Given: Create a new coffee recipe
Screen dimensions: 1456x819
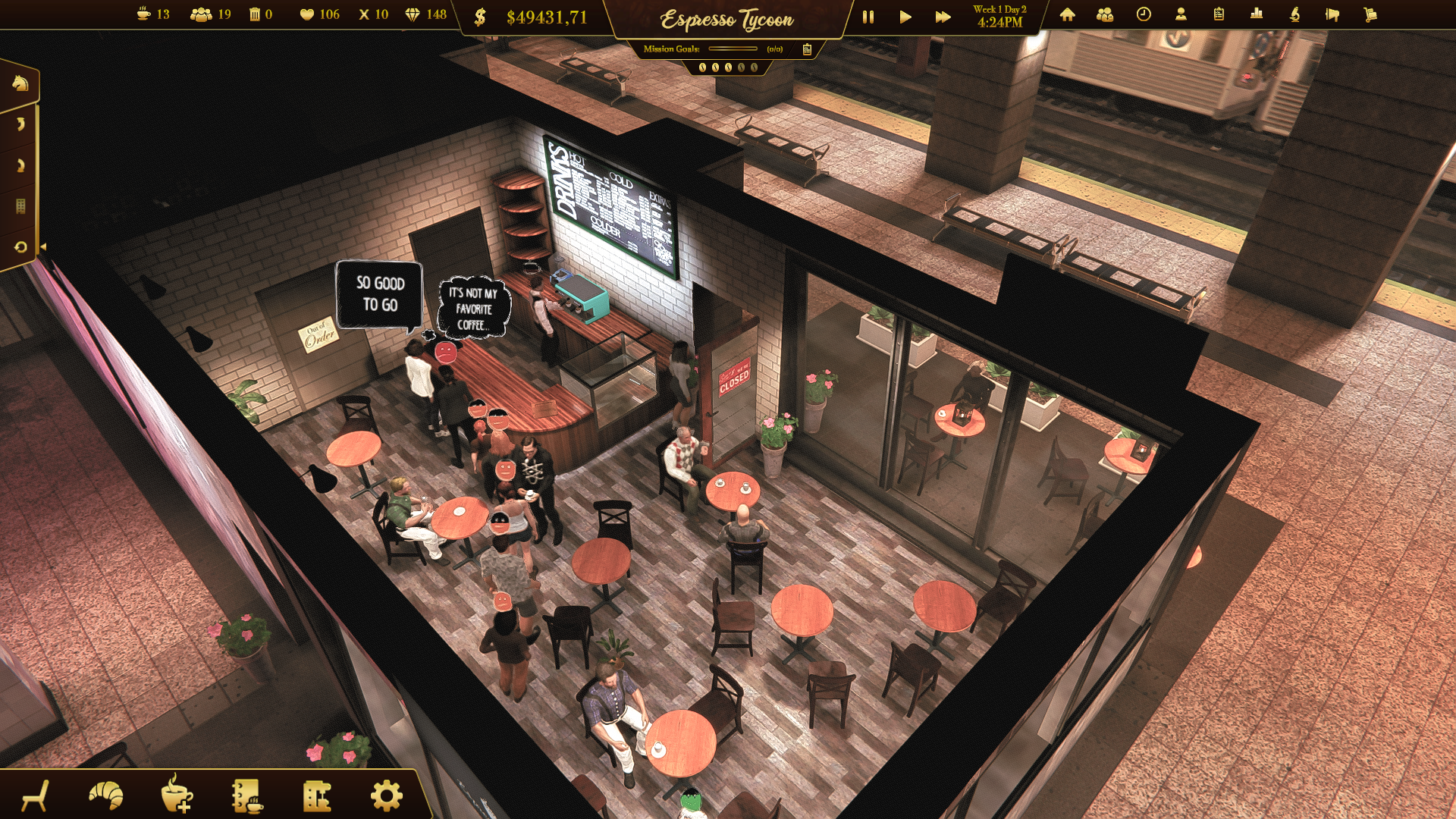Looking at the screenshot, I should point(177,795).
